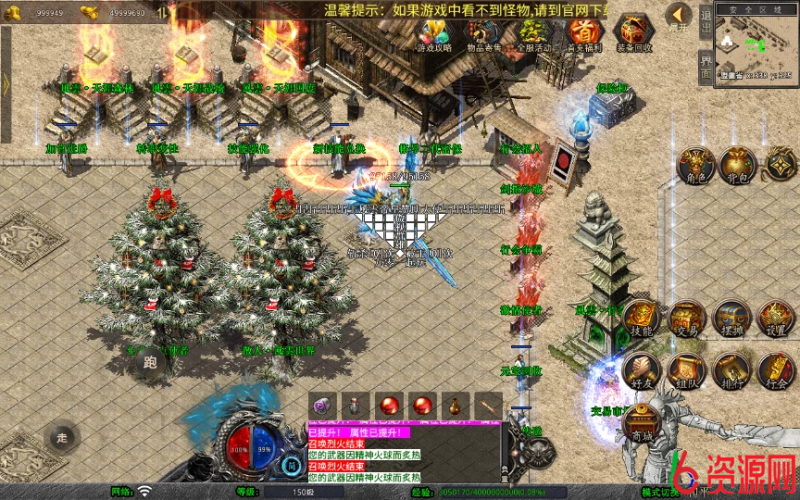Viewport: 800px width, 500px height.
Task: Open the 角色 character sheet
Action: [695, 165]
